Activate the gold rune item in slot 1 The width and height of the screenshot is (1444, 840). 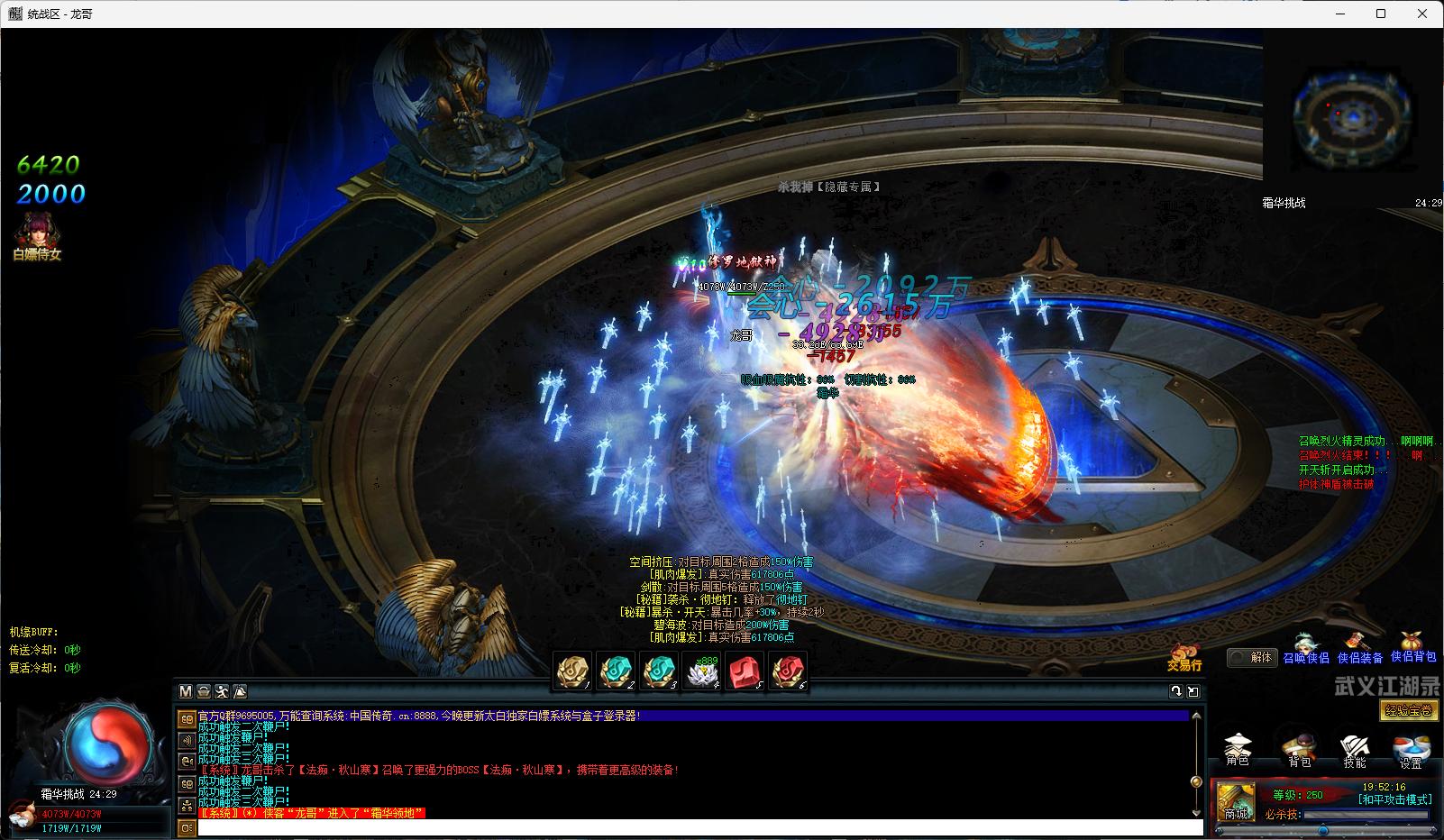pyautogui.click(x=573, y=672)
